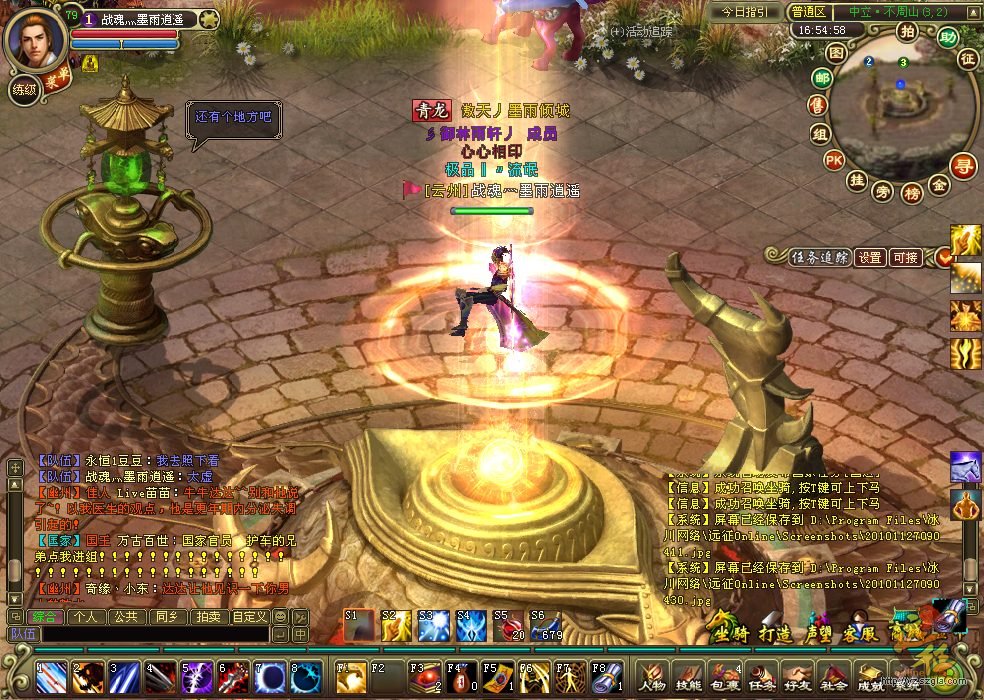This screenshot has height=700, width=984.
Task: Show 可接 available quests
Action: tap(905, 257)
